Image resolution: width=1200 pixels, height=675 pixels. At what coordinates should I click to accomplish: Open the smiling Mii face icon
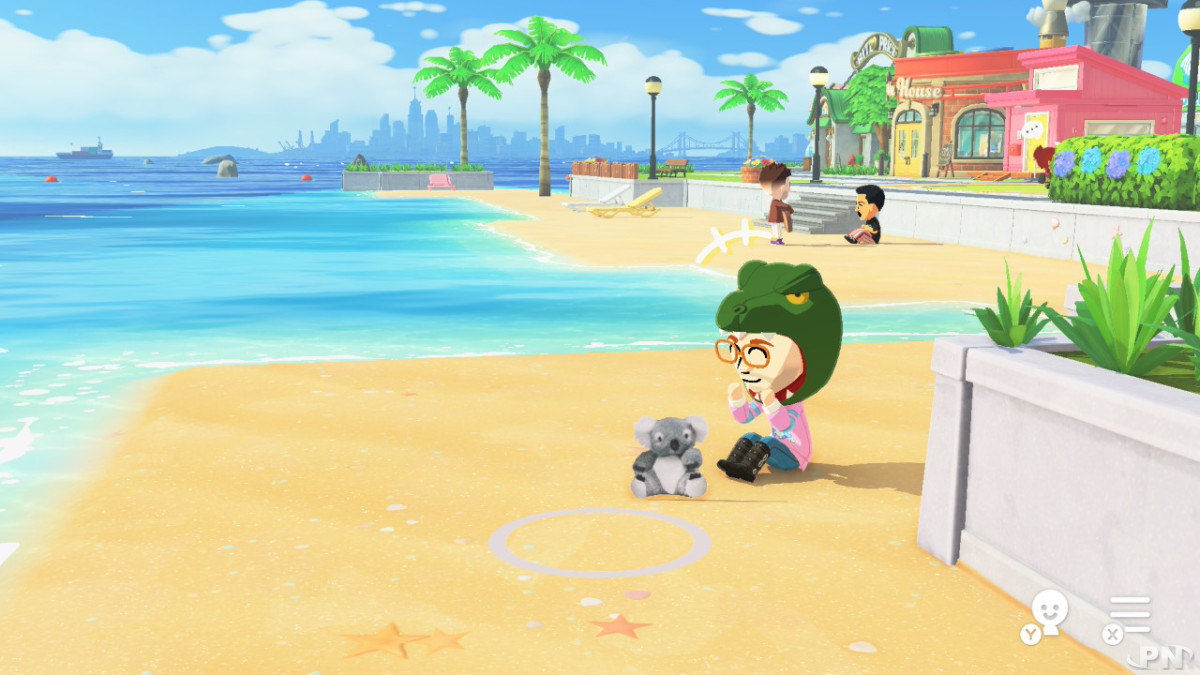click(x=1049, y=612)
